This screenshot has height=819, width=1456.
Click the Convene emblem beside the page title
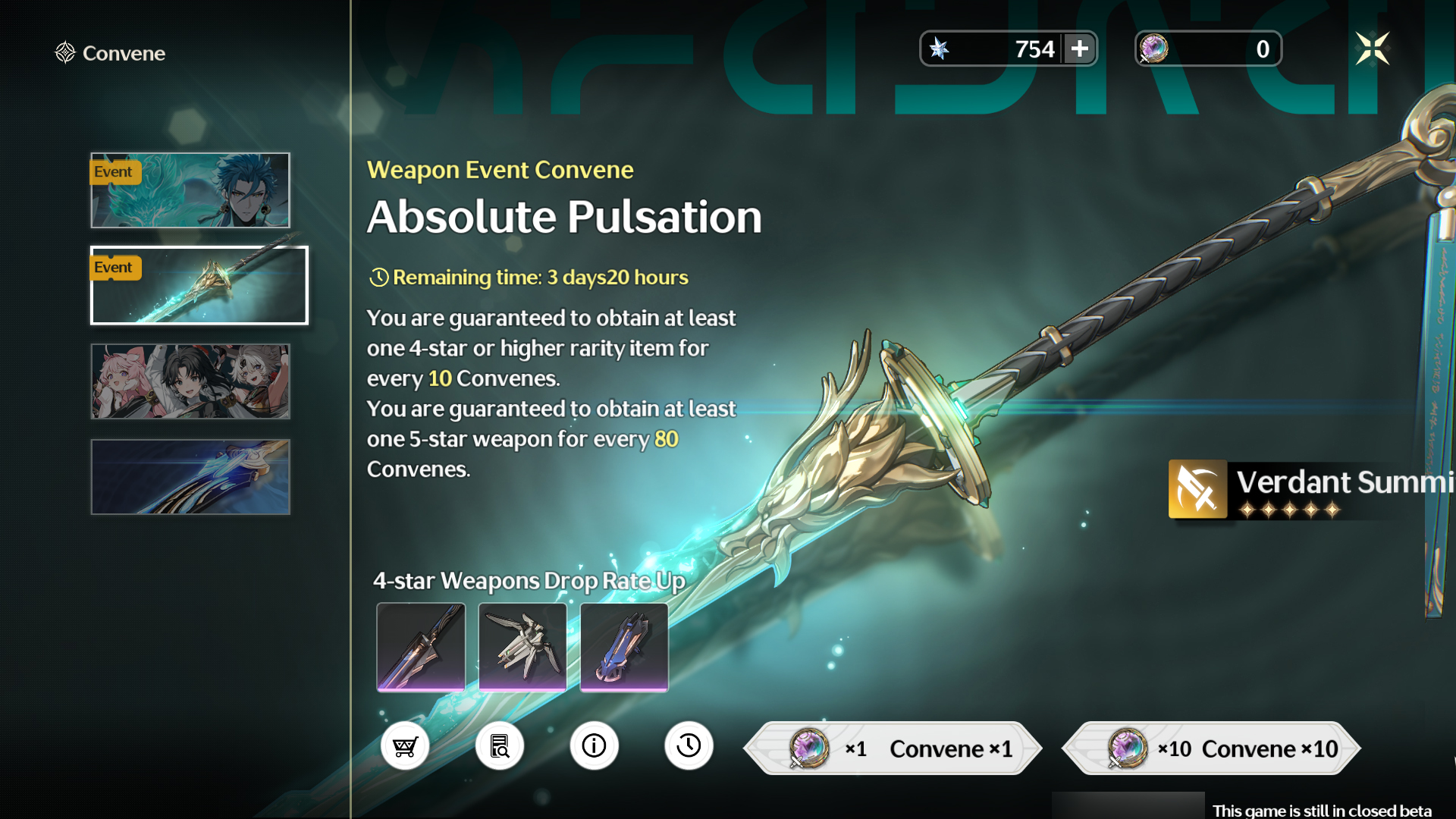coord(64,52)
